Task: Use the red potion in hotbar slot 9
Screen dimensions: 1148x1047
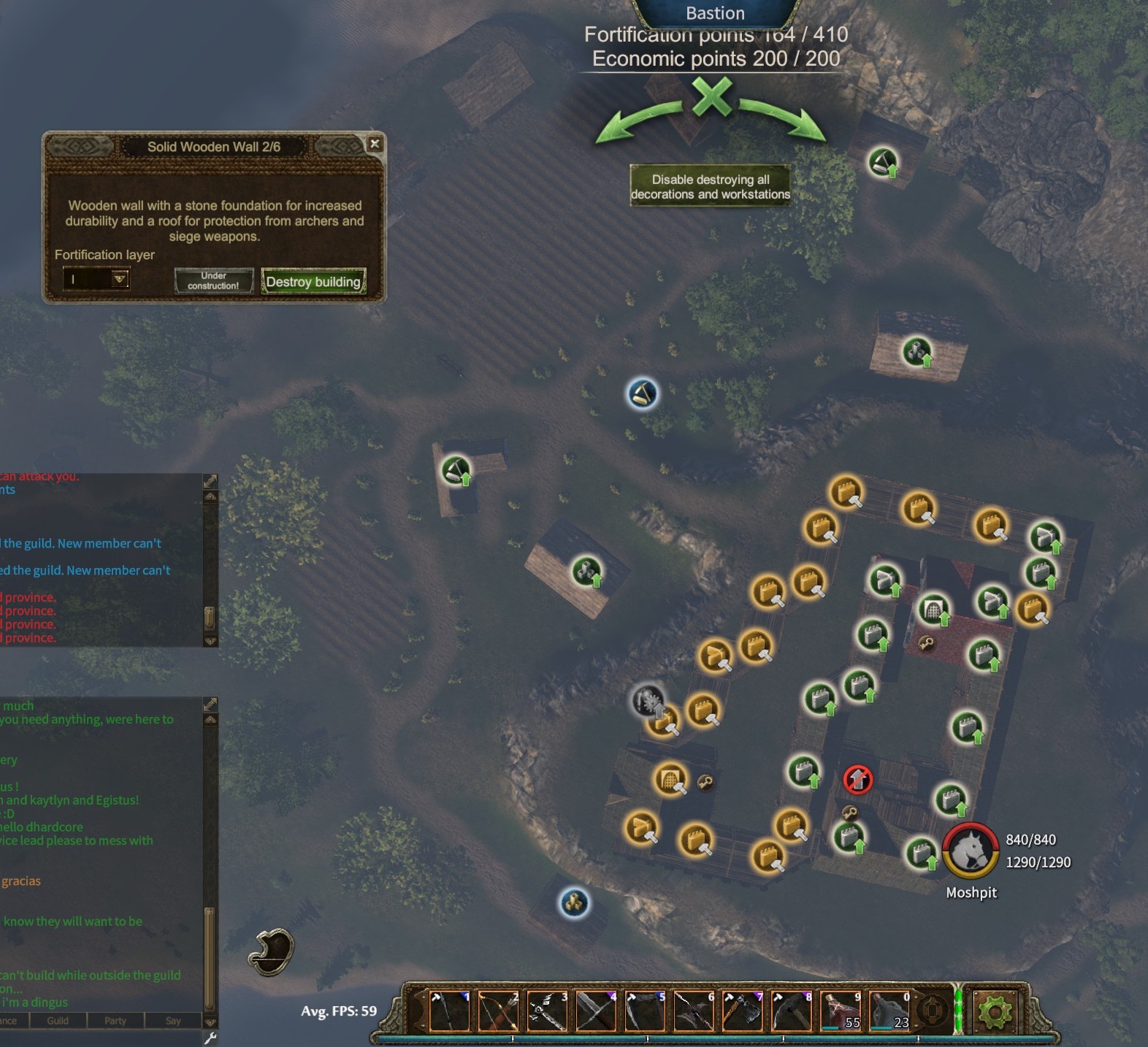Action: 841,1011
